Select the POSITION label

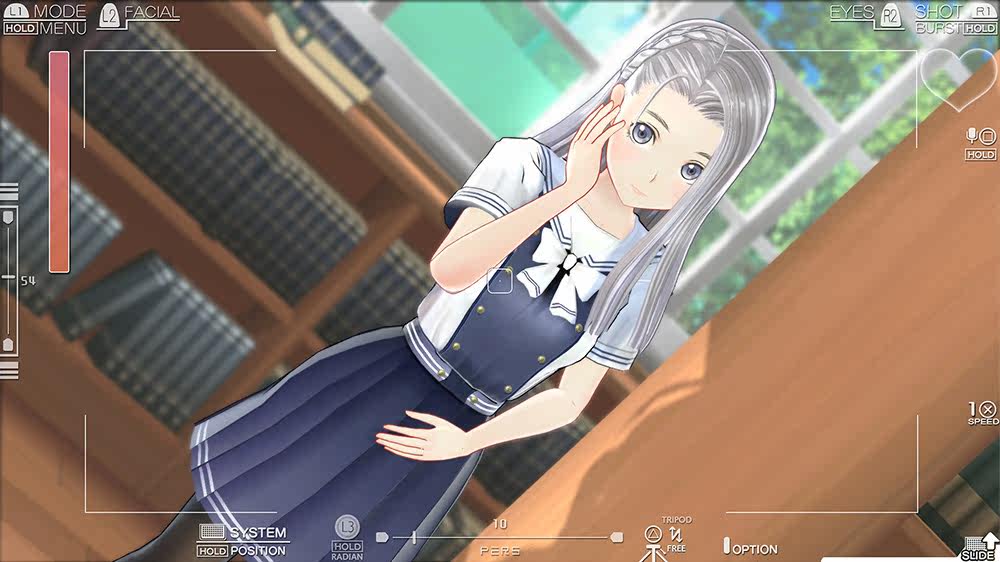[x=257, y=551]
